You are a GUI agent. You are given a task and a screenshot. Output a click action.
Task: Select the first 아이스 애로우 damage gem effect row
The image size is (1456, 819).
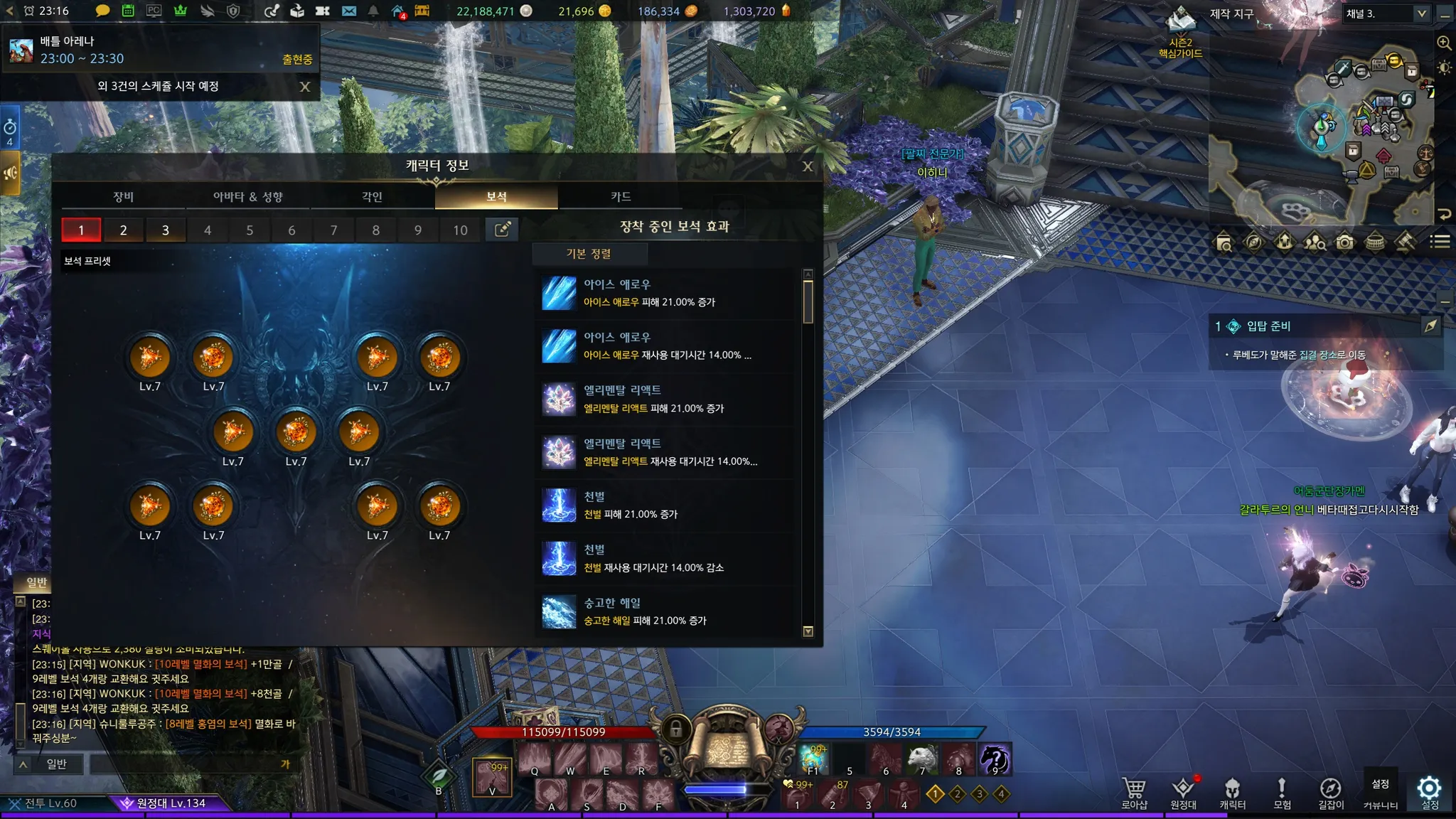pyautogui.click(x=668, y=293)
